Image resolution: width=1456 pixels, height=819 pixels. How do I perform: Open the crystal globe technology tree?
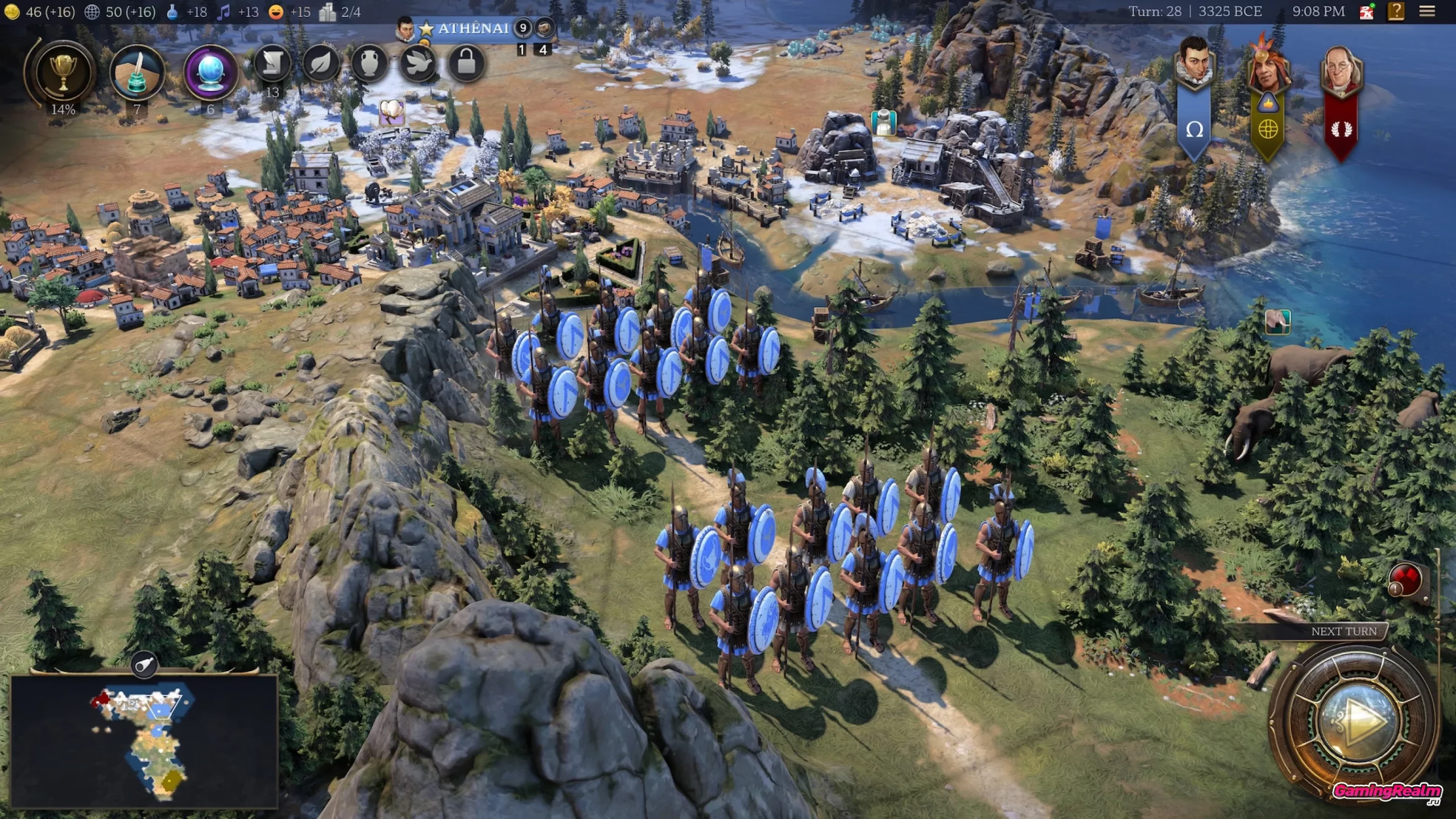pos(210,72)
